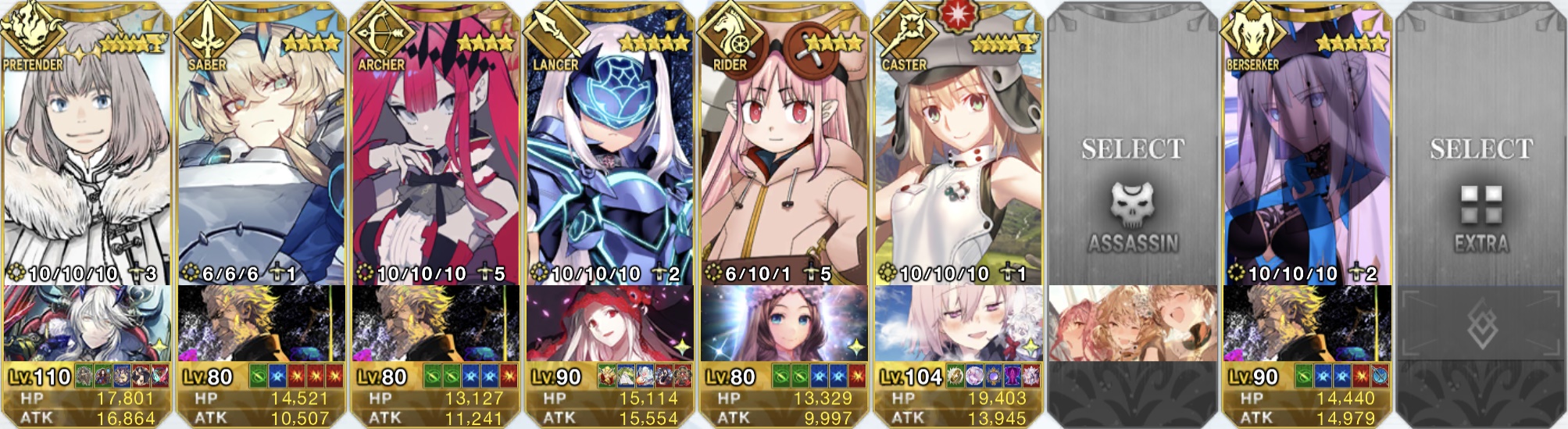Open the Rider's flower-crown craft essence

point(784,324)
